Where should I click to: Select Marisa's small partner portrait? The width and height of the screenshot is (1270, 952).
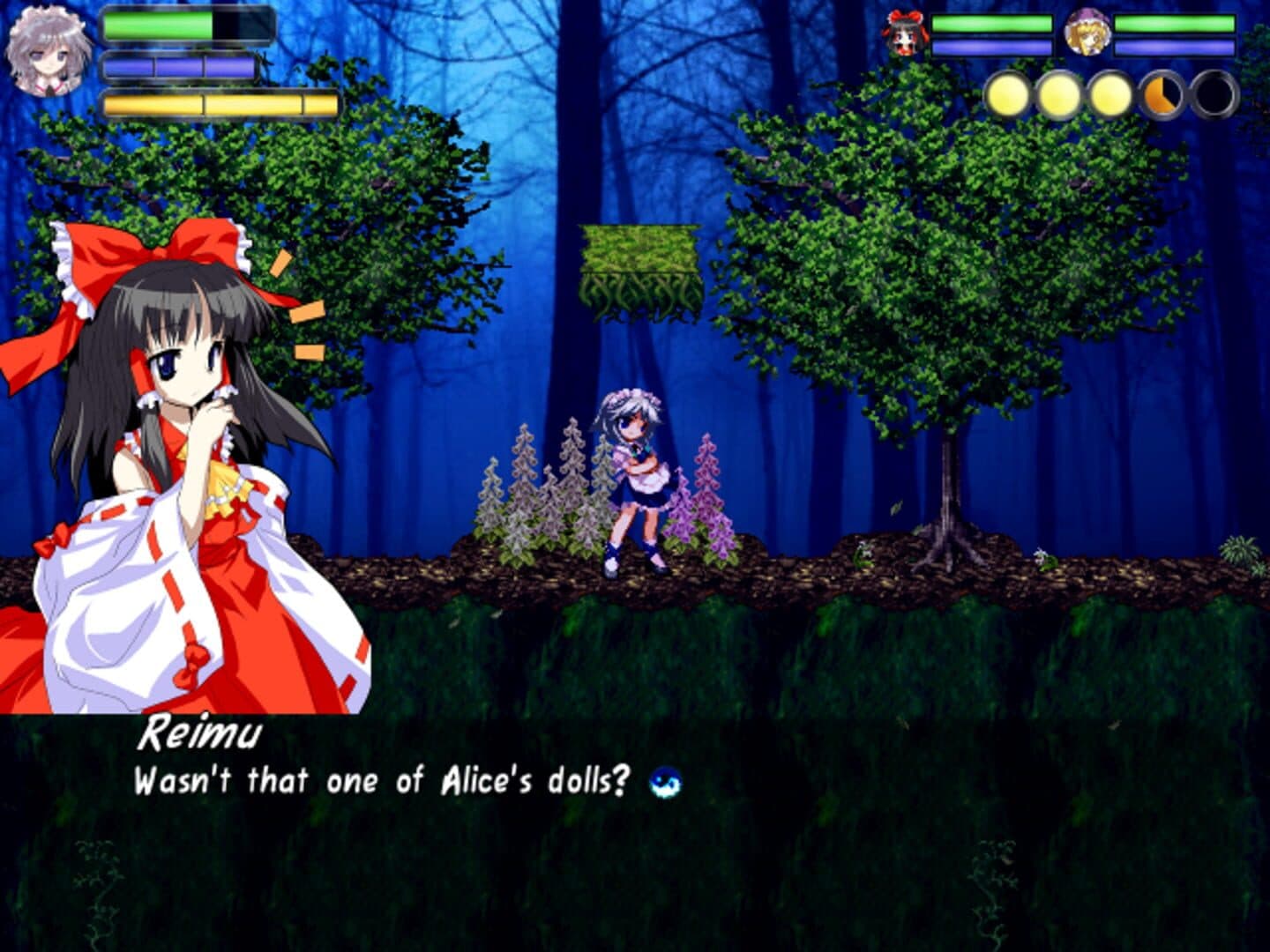coord(1086,33)
